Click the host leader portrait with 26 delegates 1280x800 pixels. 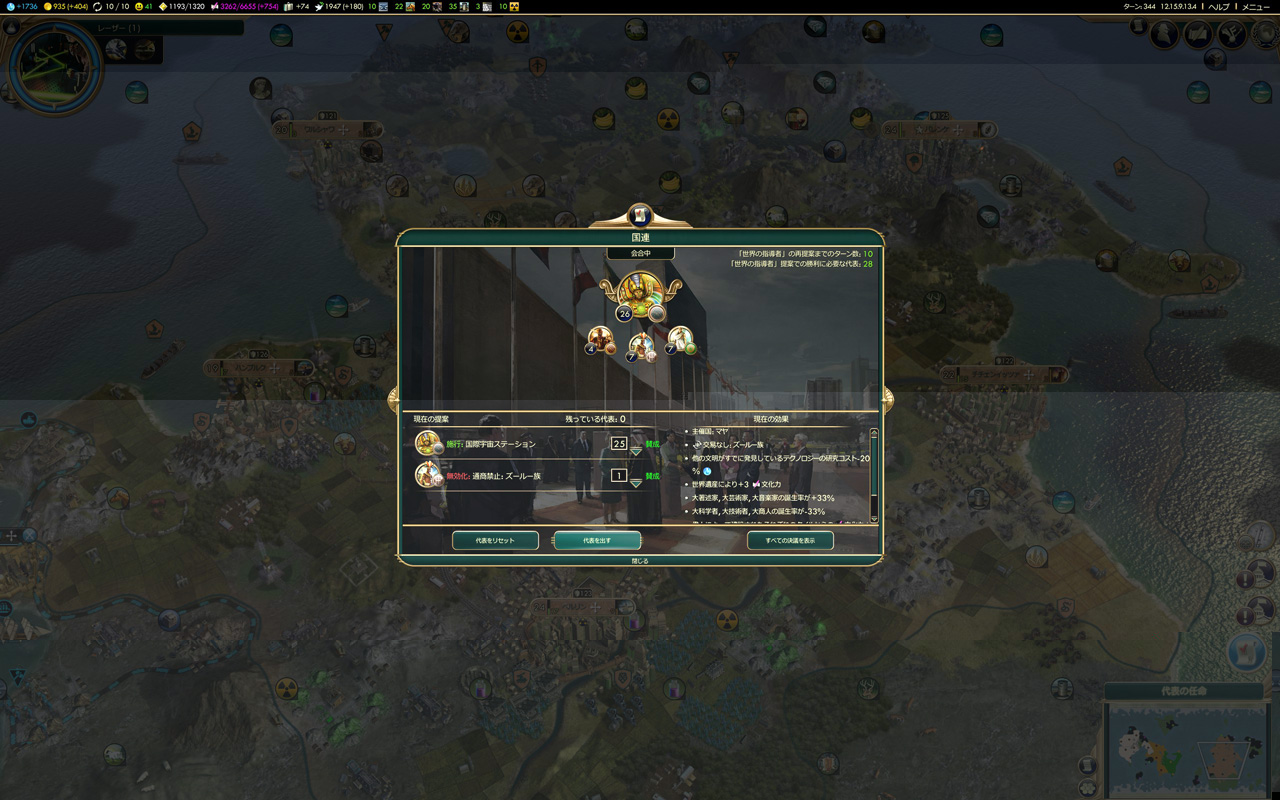[x=638, y=292]
